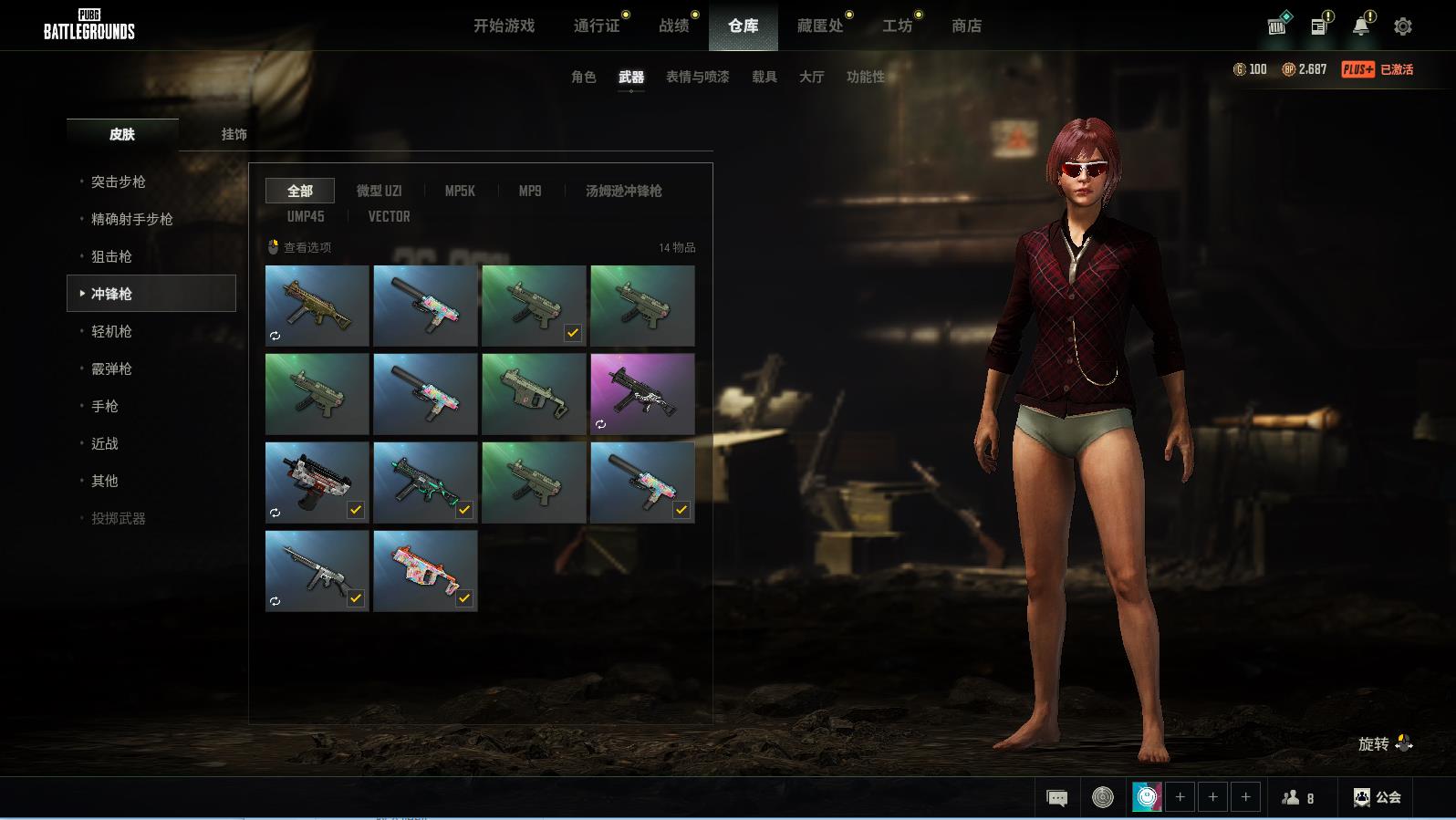Filter skins by VECTOR
This screenshot has height=820, width=1456.
tap(389, 217)
